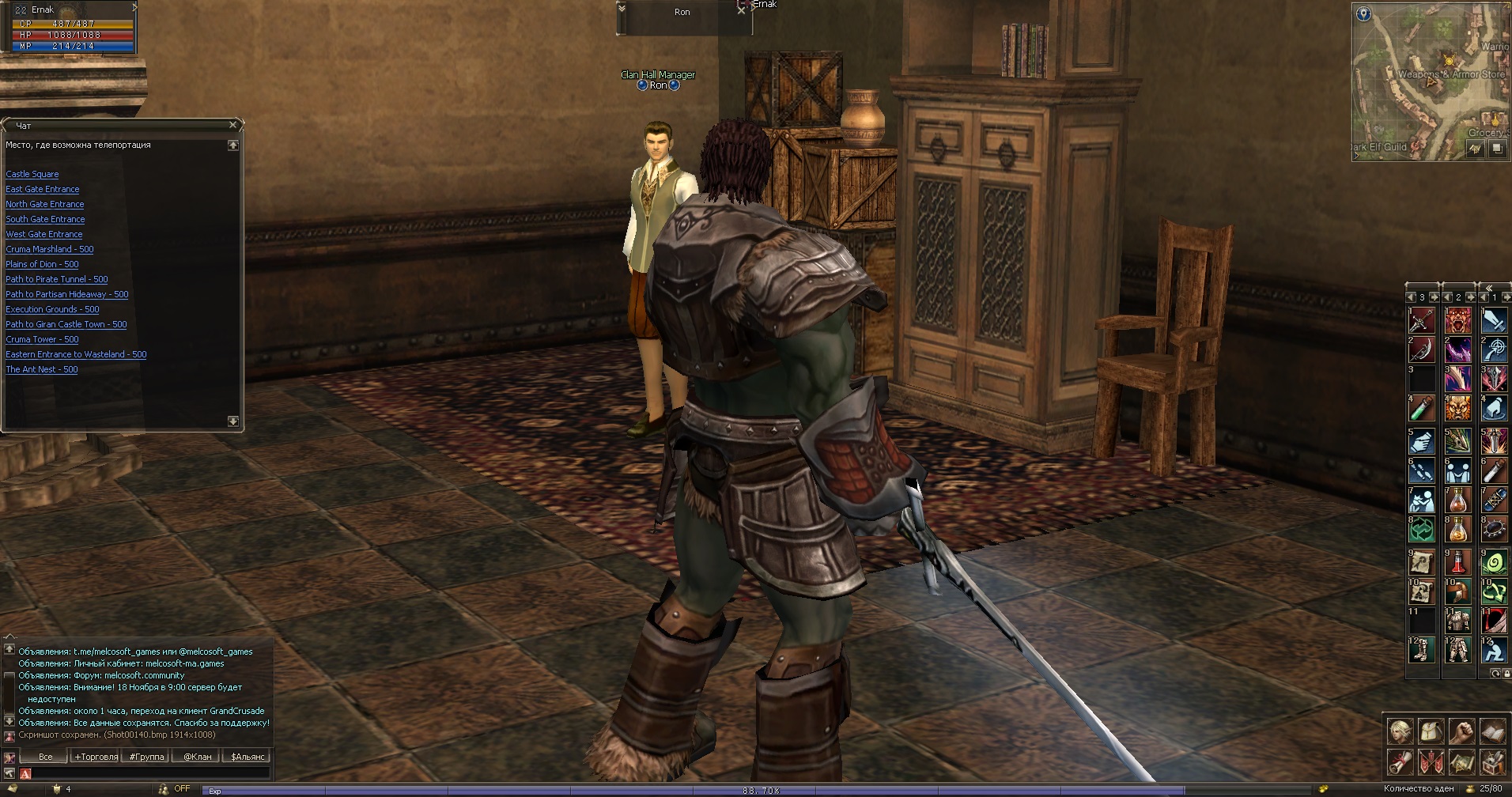The width and height of the screenshot is (1512, 797).
Task: Open the map with the green map icon
Action: (x=1463, y=762)
